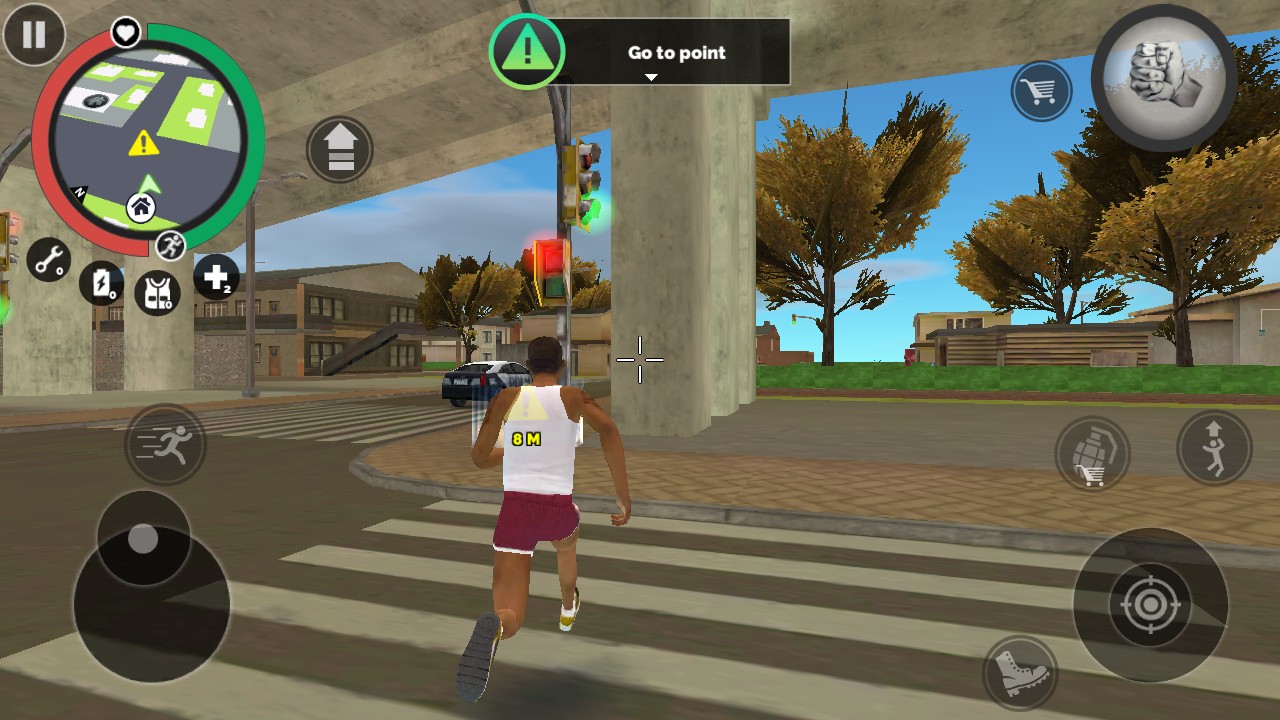
Task: Open the shopping cart store
Action: point(1040,92)
